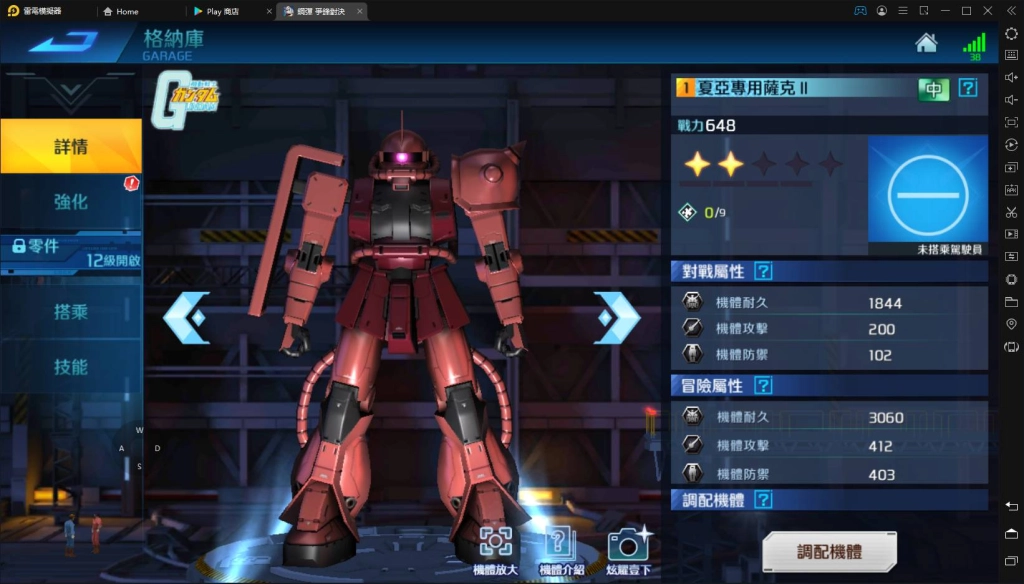Switch to the 詳情 tab
This screenshot has height=584, width=1024.
(x=71, y=147)
